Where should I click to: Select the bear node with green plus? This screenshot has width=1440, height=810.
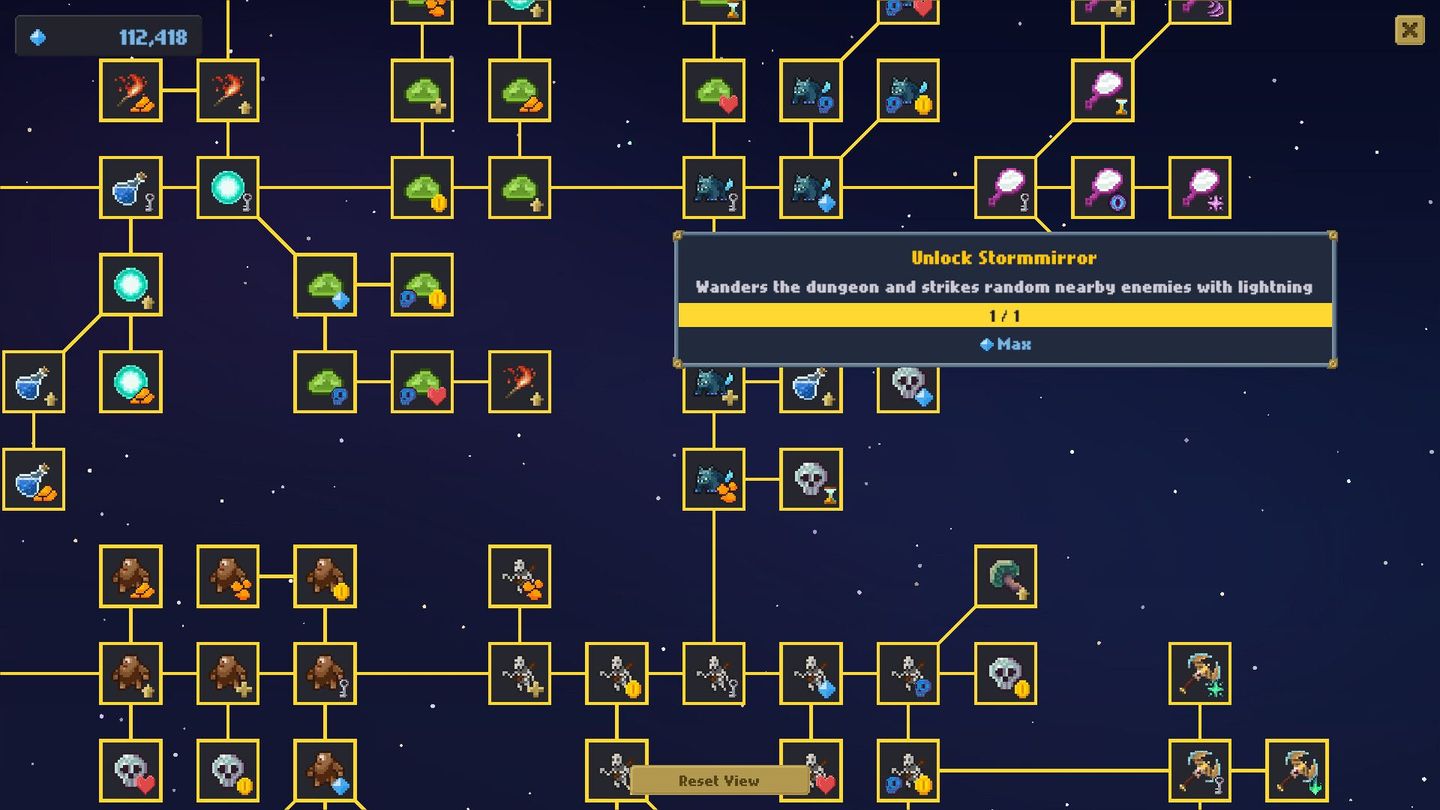(x=230, y=672)
